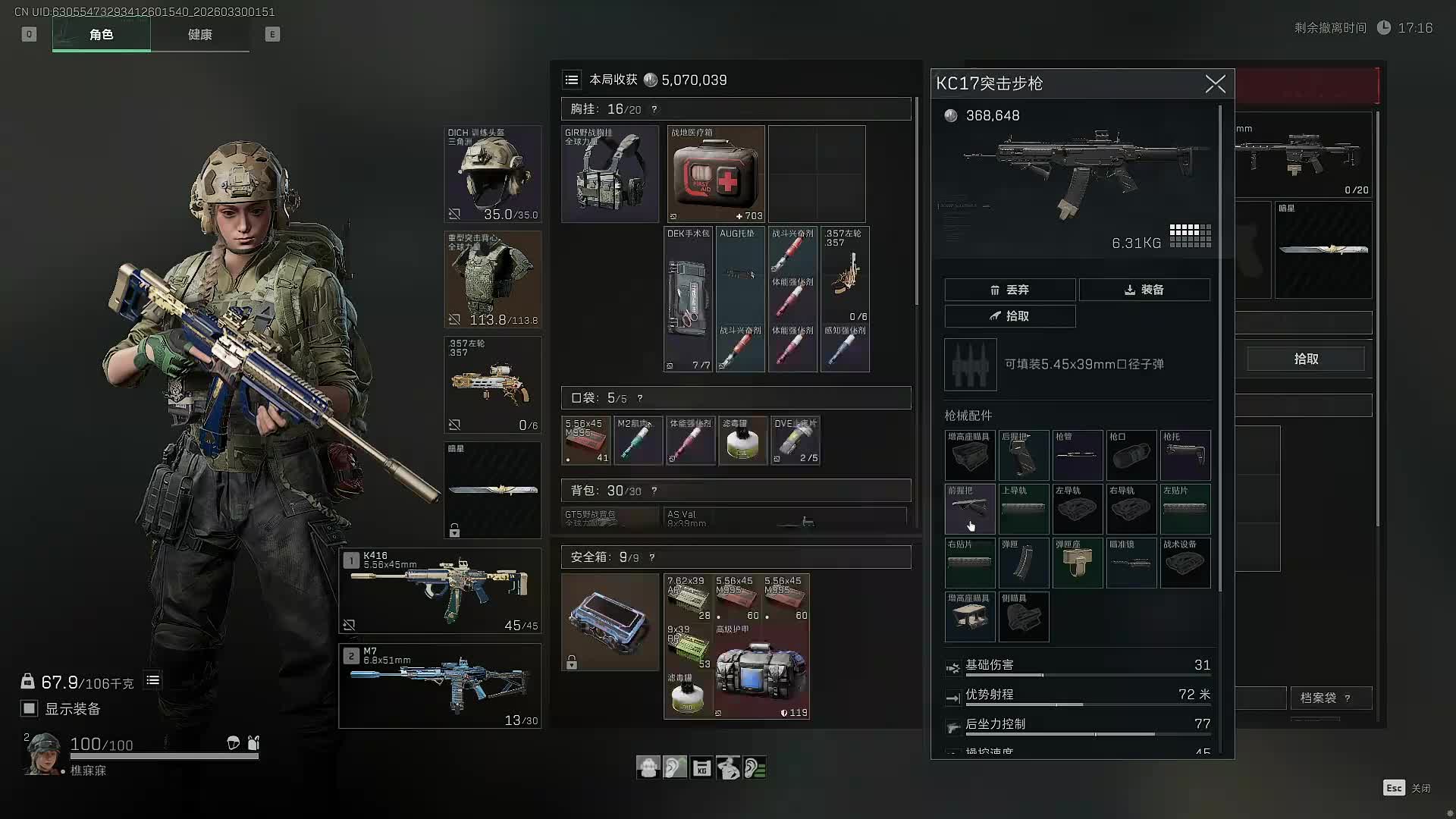Select the 弹匣 magazine attachment slot
The height and width of the screenshot is (819, 1456).
click(1024, 563)
